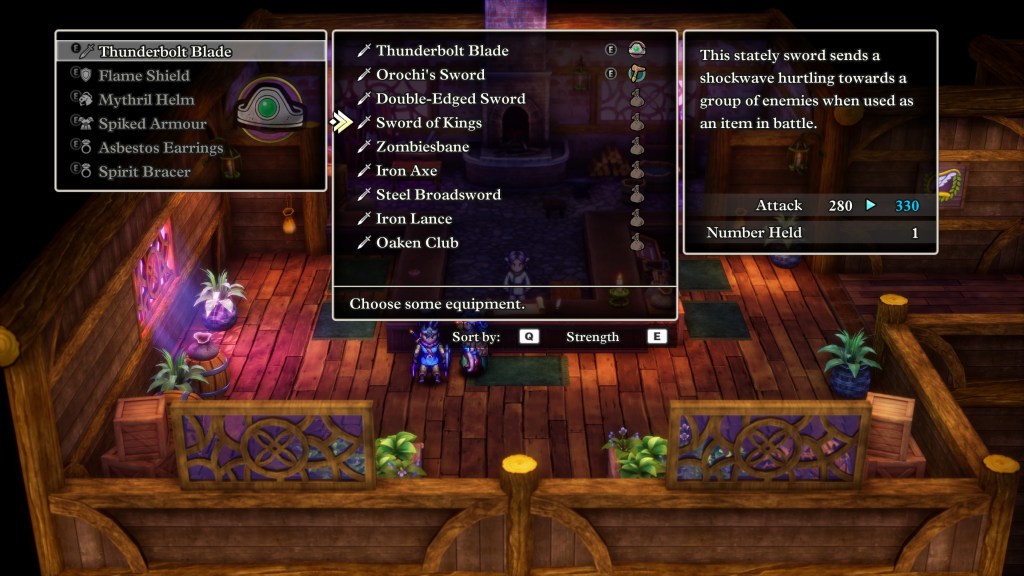The width and height of the screenshot is (1024, 576).
Task: Select Thunderbolt Blade in the weapon list
Action: (442, 51)
